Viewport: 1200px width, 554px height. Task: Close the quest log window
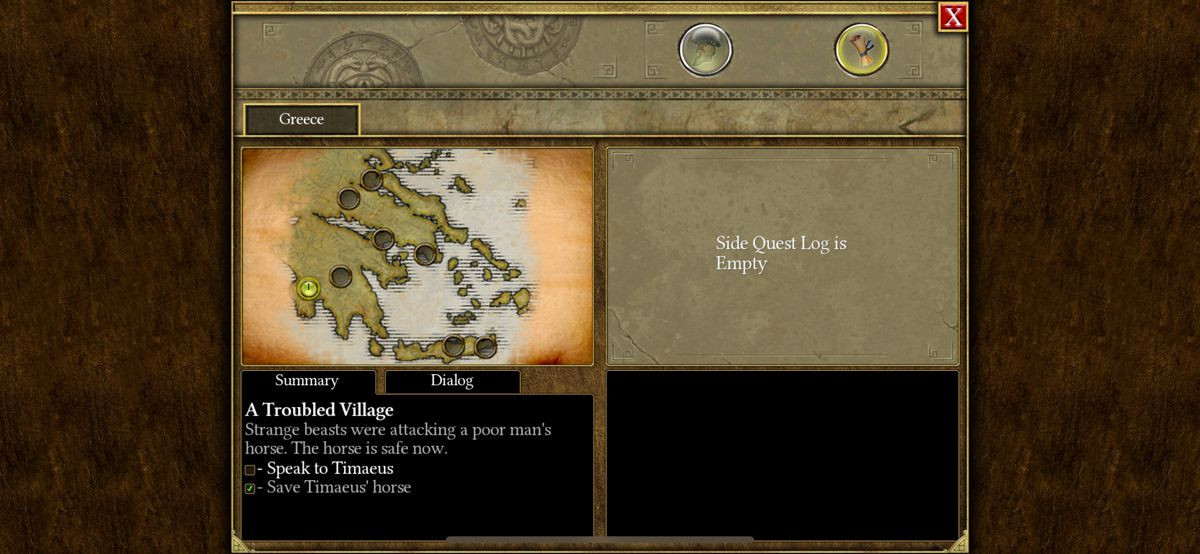click(x=953, y=17)
